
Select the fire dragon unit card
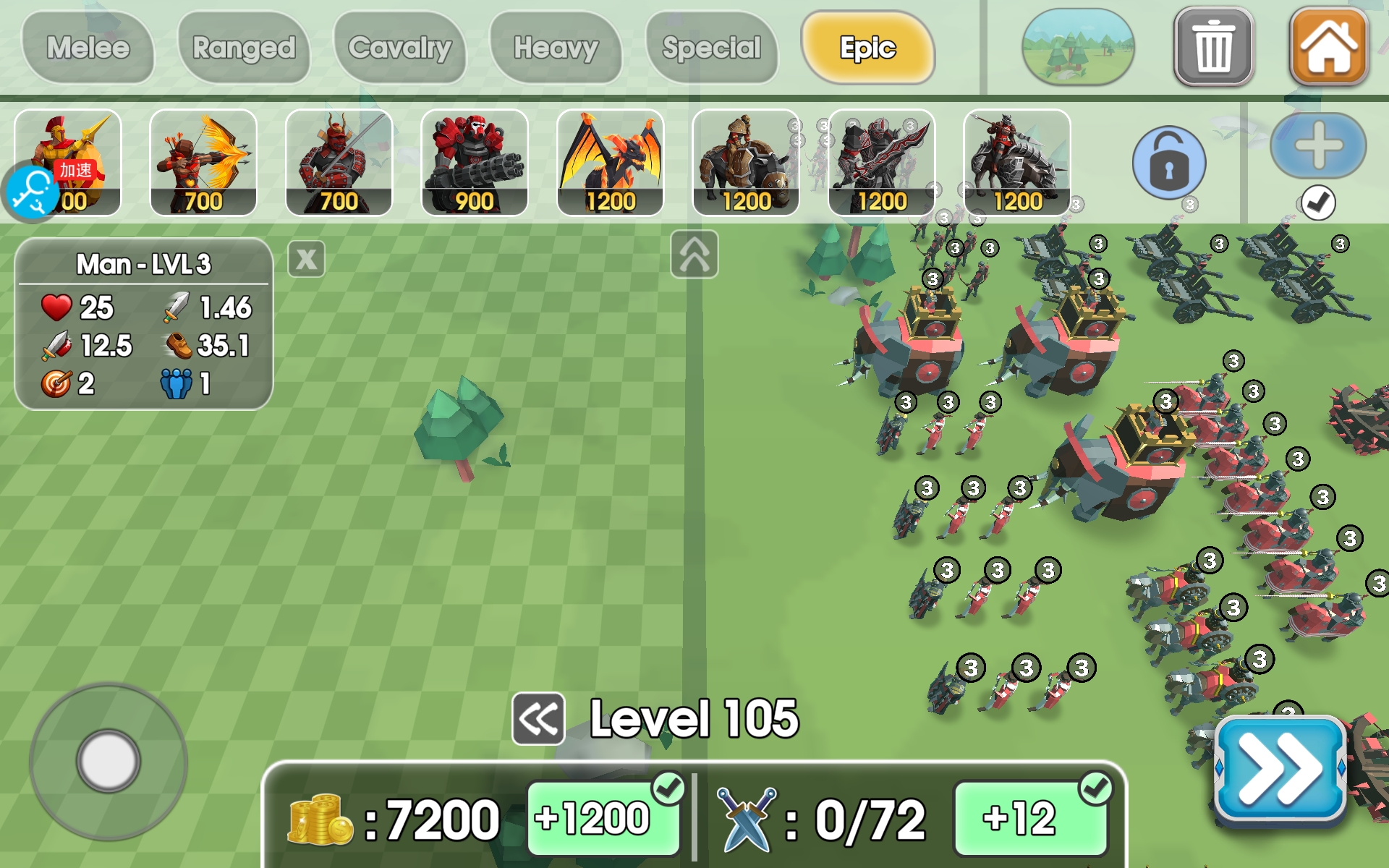610,163
